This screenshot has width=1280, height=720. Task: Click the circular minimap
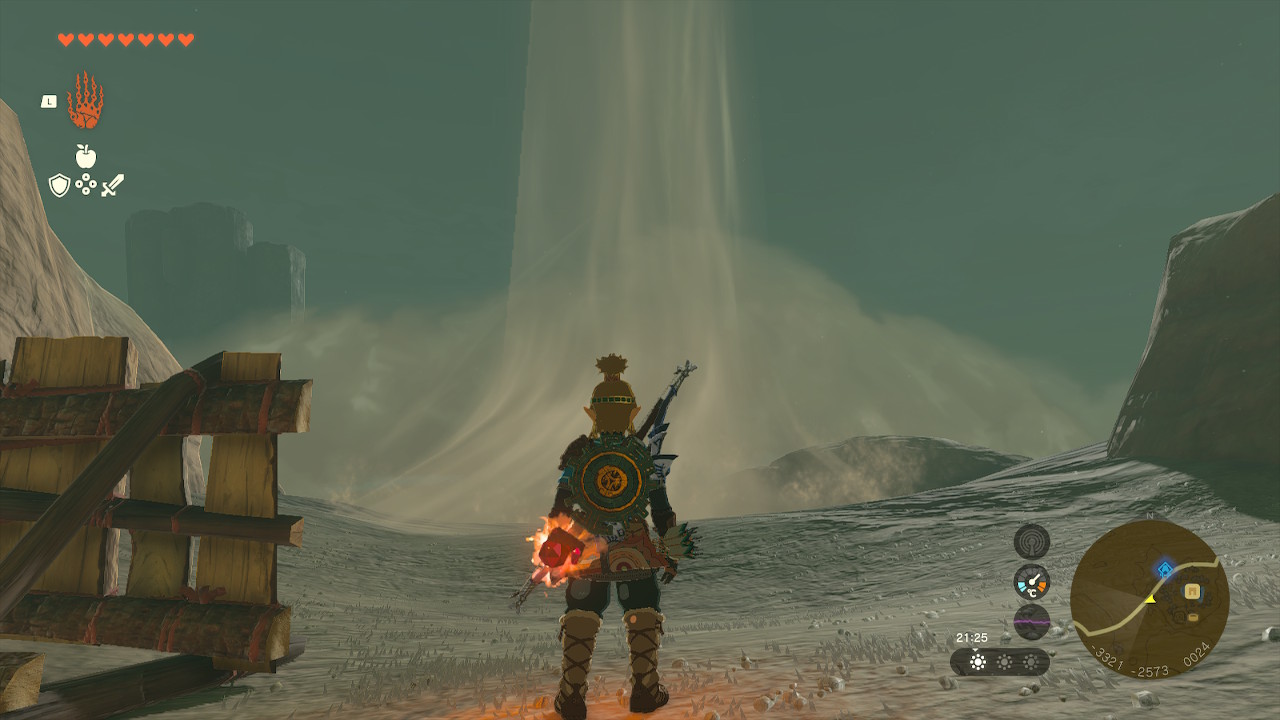pos(1149,599)
